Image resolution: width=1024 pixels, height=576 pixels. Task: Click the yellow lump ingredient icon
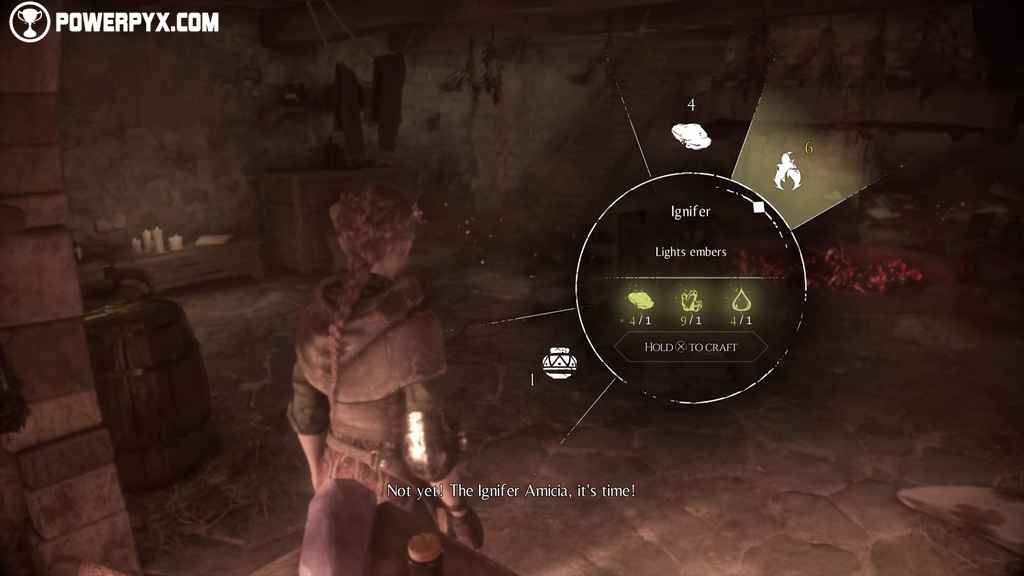[x=640, y=299]
